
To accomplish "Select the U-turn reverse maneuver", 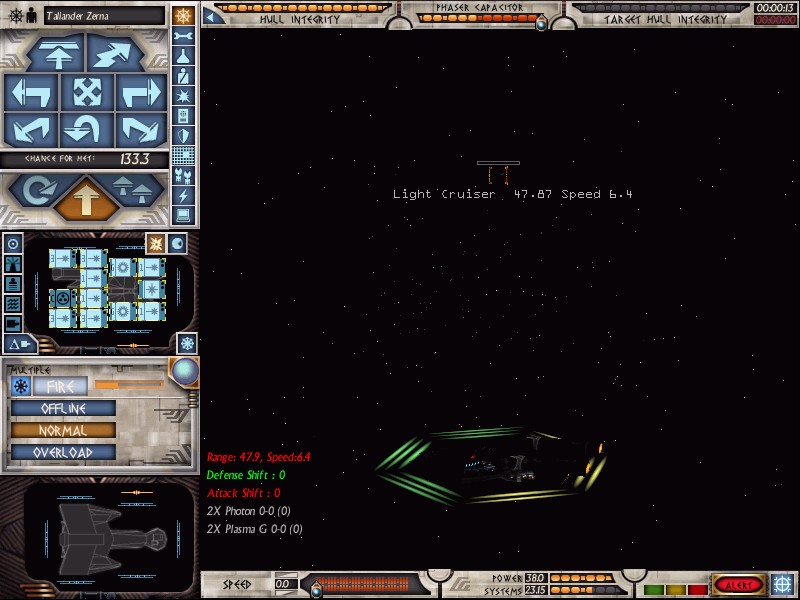I will click(x=86, y=130).
